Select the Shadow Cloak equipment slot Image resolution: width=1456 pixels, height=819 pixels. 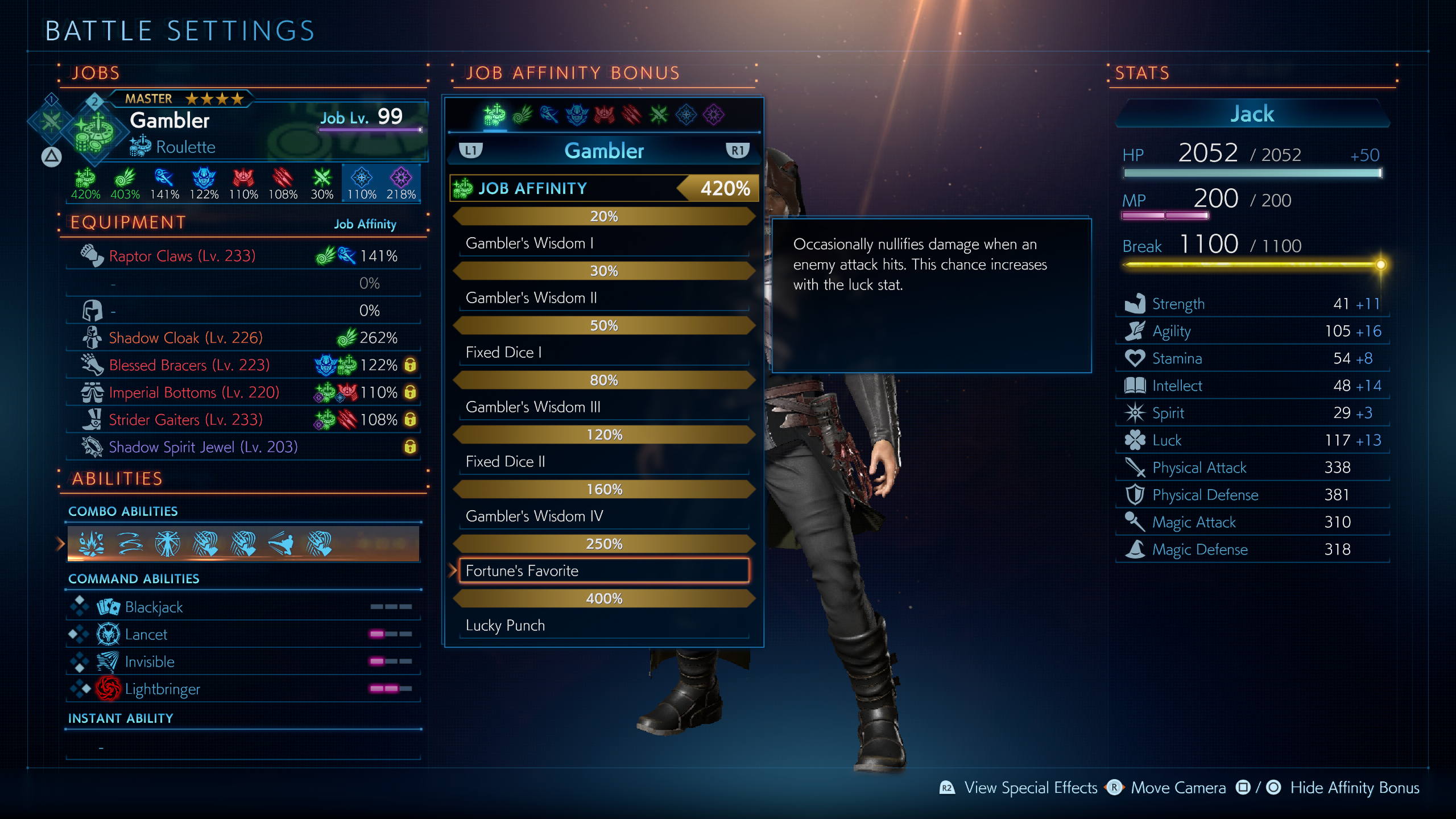243,338
